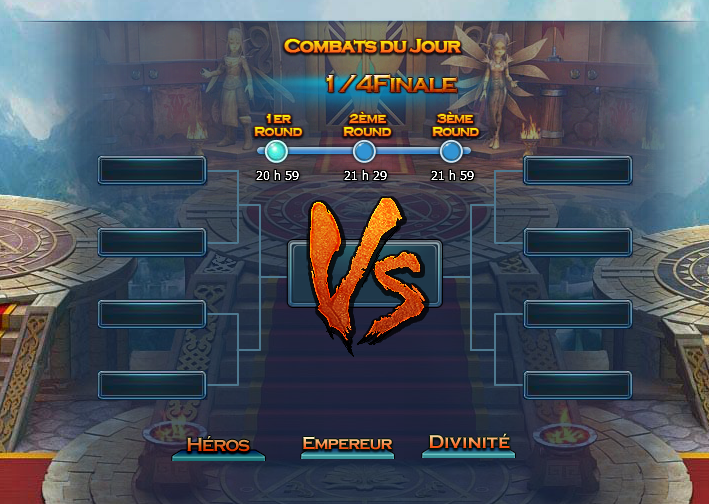Screen dimensions: 709x504
Task: Jump to the 3ème Round marker
Action: click(x=452, y=151)
